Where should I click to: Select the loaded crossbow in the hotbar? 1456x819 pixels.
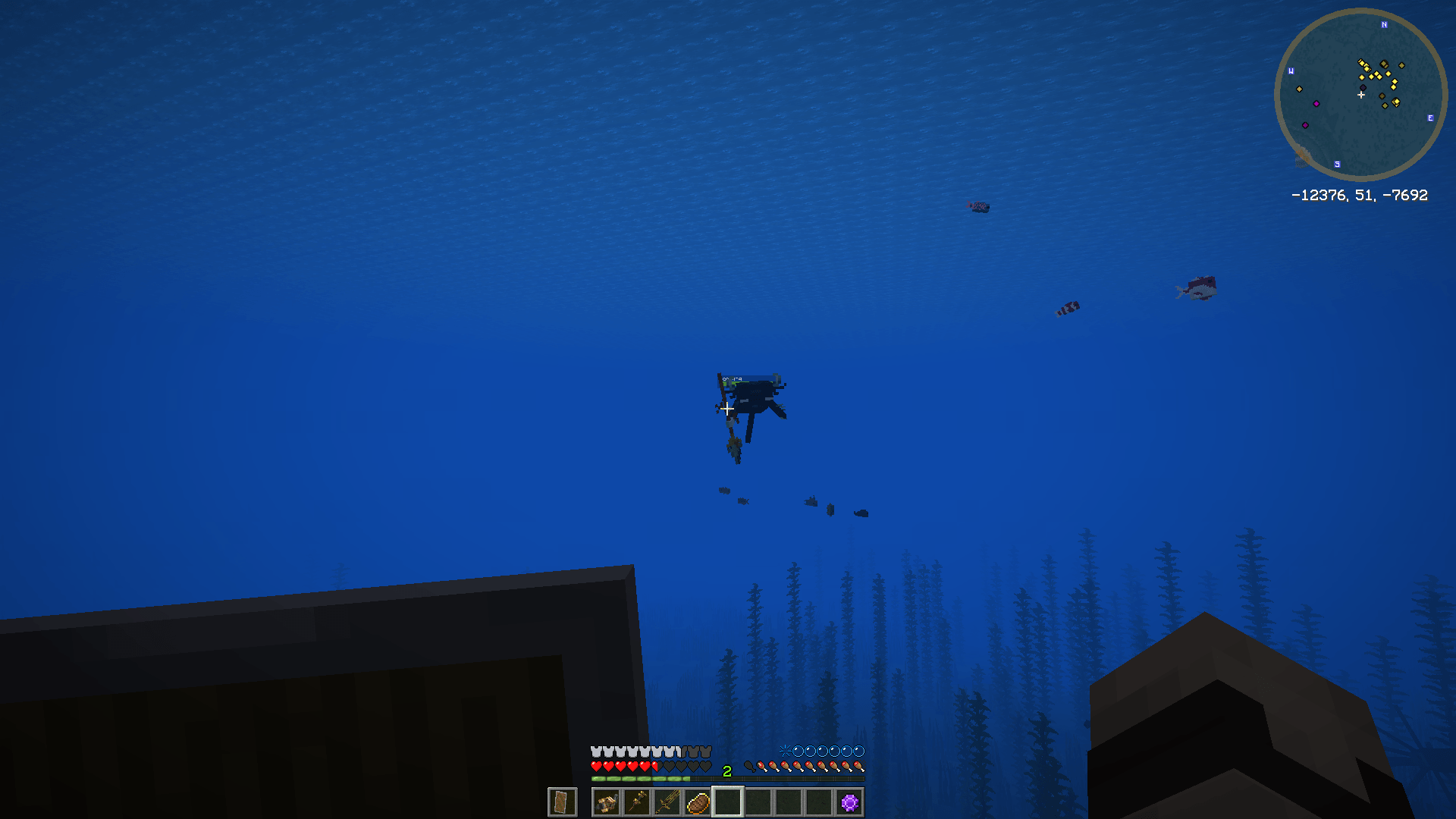pos(606,802)
